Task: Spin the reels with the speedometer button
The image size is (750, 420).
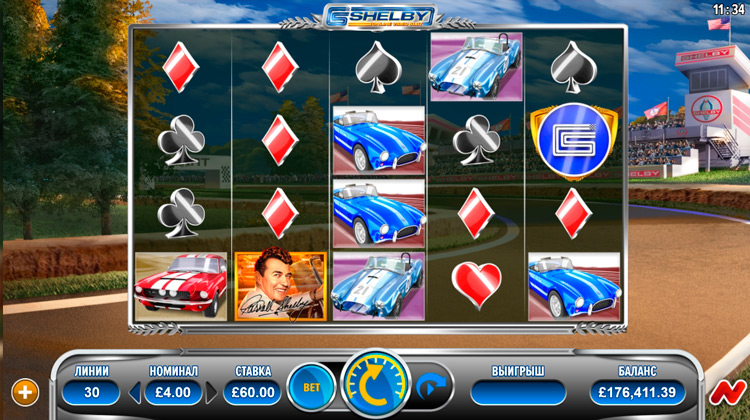Action: point(375,385)
